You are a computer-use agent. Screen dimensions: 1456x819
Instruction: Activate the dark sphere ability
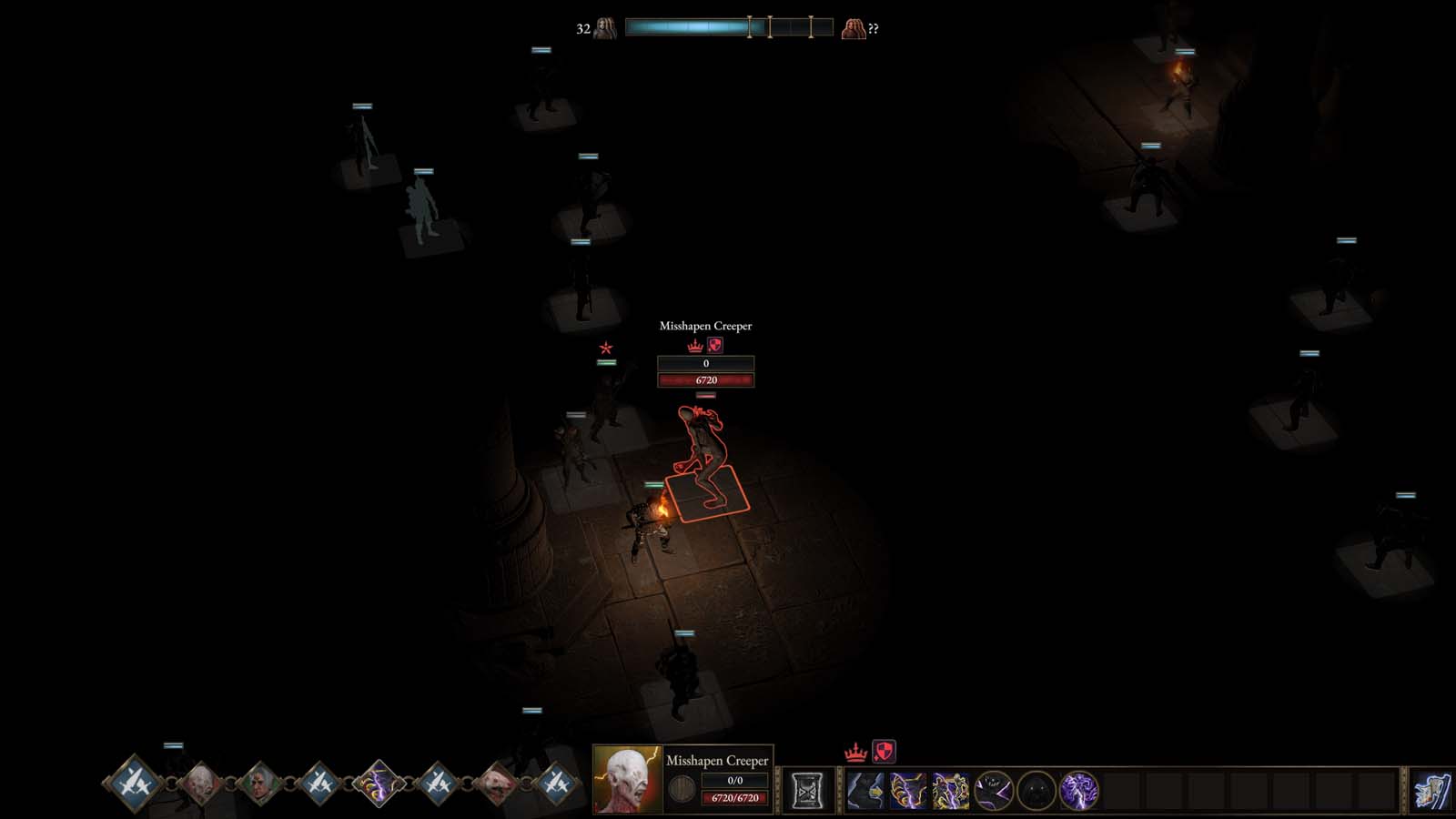tap(1034, 789)
